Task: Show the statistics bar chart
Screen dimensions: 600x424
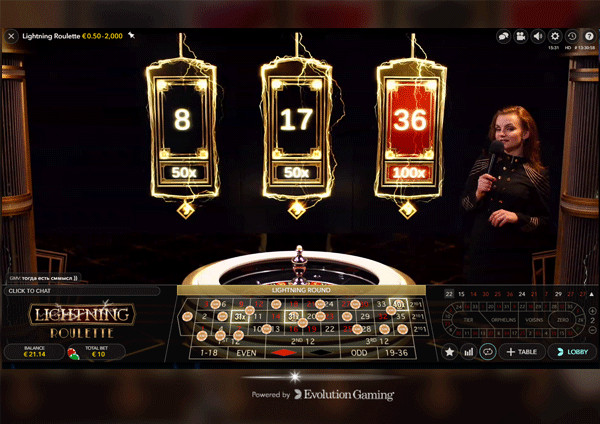Action: coord(468,352)
